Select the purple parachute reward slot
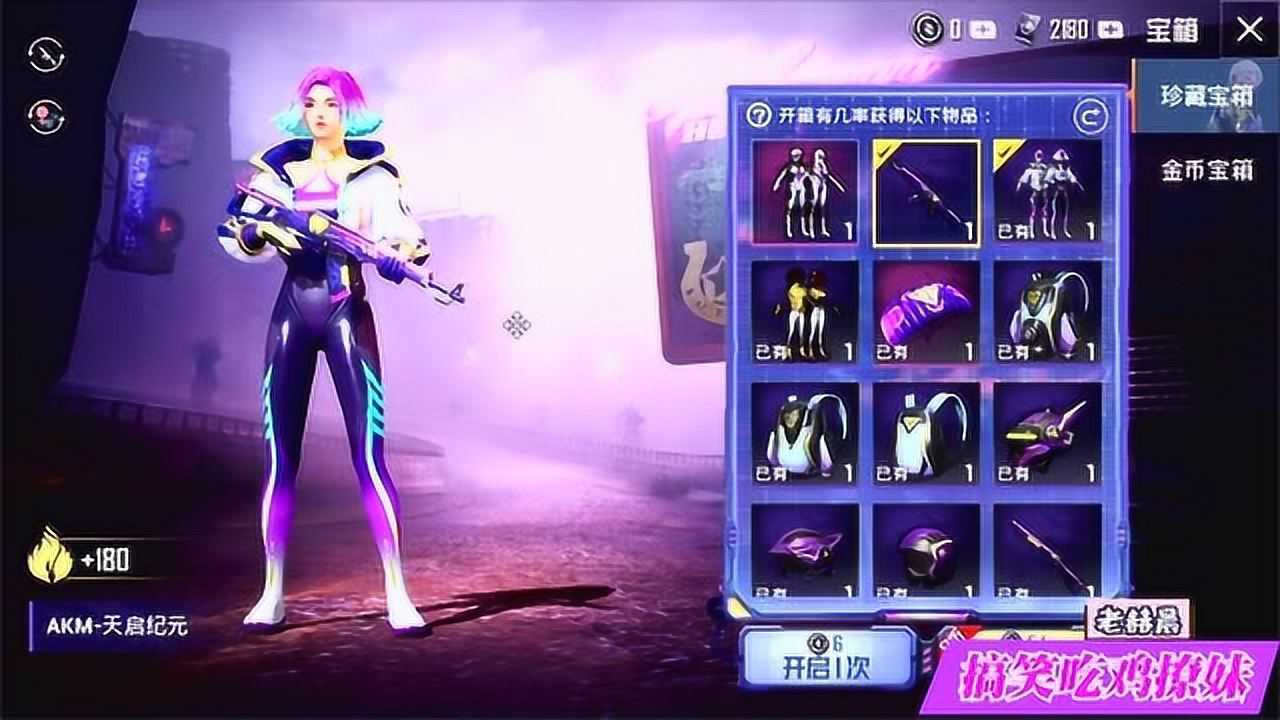Viewport: 1280px width, 720px height. coord(926,313)
